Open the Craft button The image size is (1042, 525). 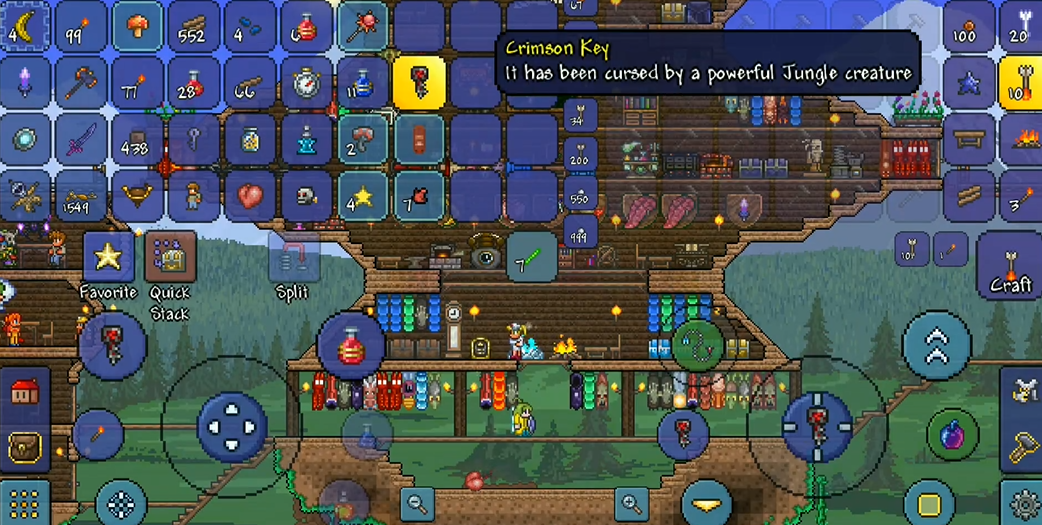[1009, 264]
